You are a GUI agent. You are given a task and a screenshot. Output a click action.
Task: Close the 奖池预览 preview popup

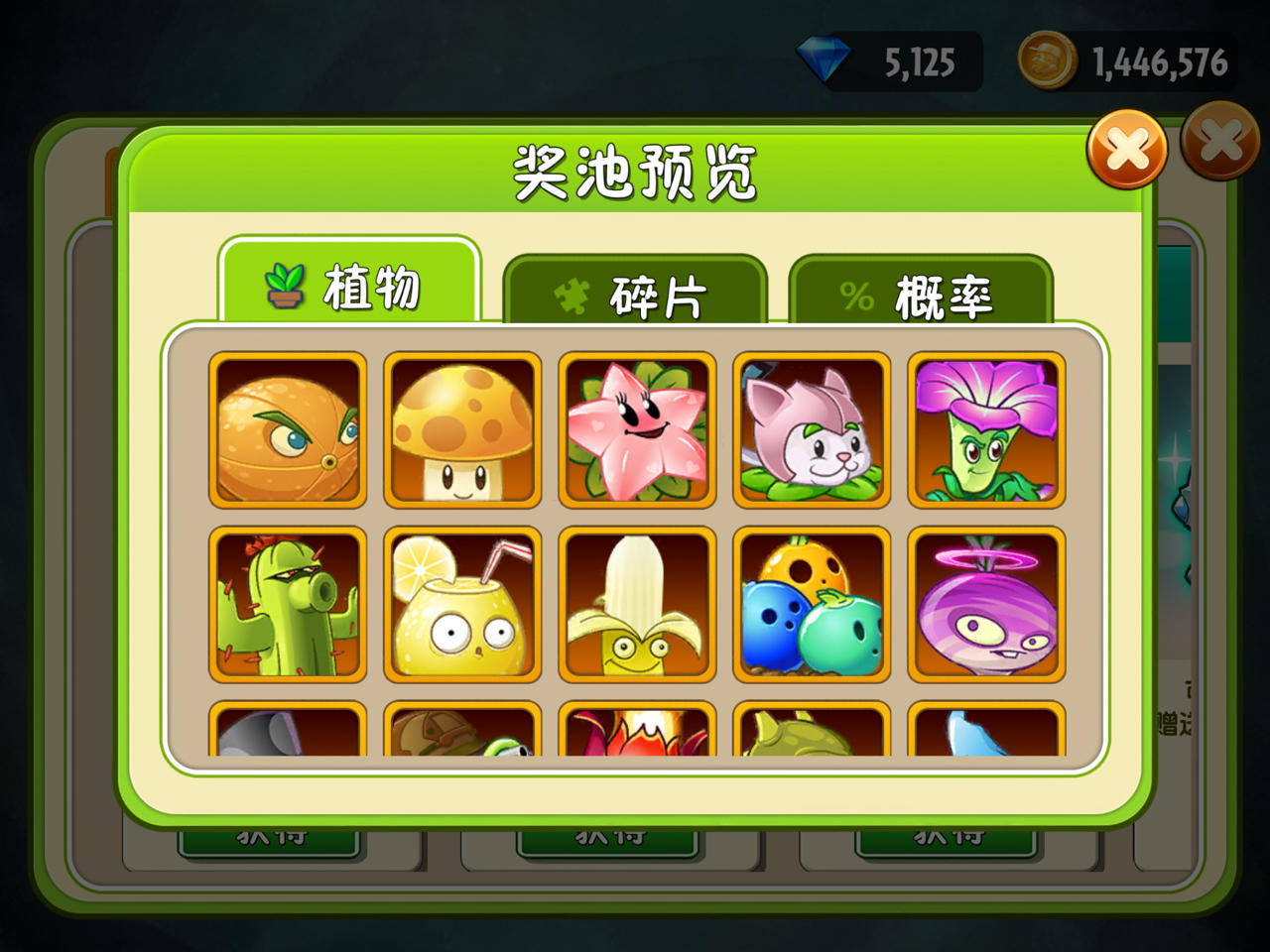point(1126,151)
